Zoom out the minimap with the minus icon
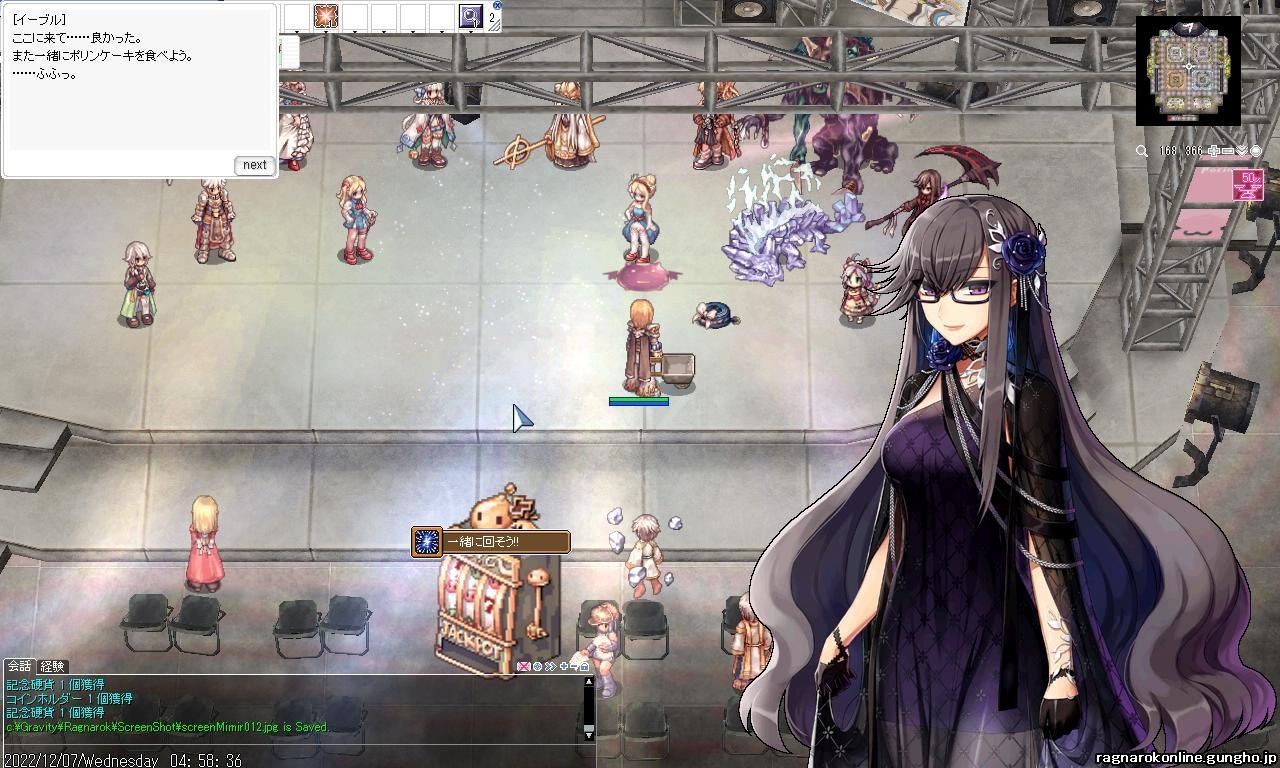The width and height of the screenshot is (1280, 768). (x=1228, y=151)
